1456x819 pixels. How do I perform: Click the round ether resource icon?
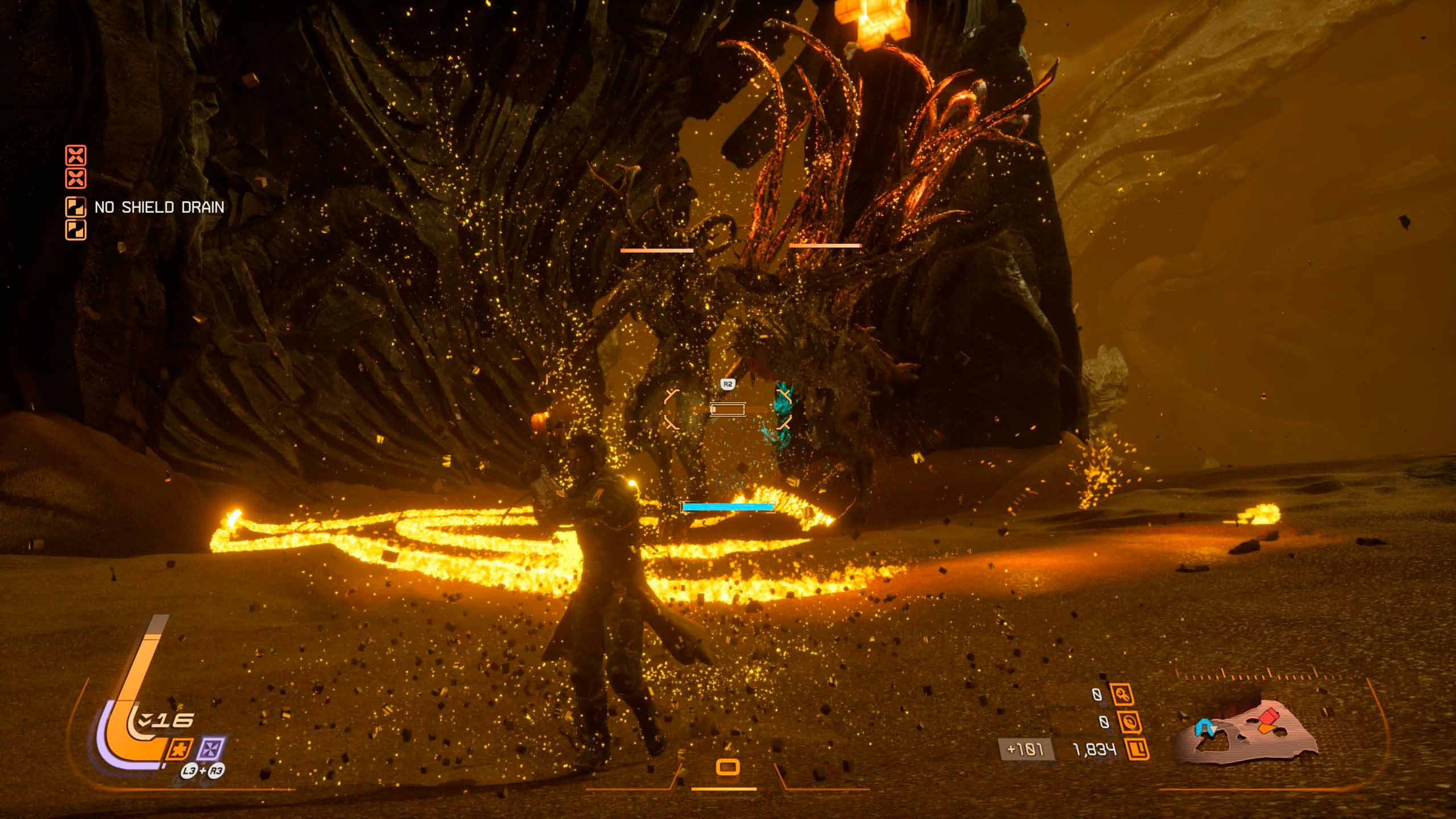point(1127,722)
